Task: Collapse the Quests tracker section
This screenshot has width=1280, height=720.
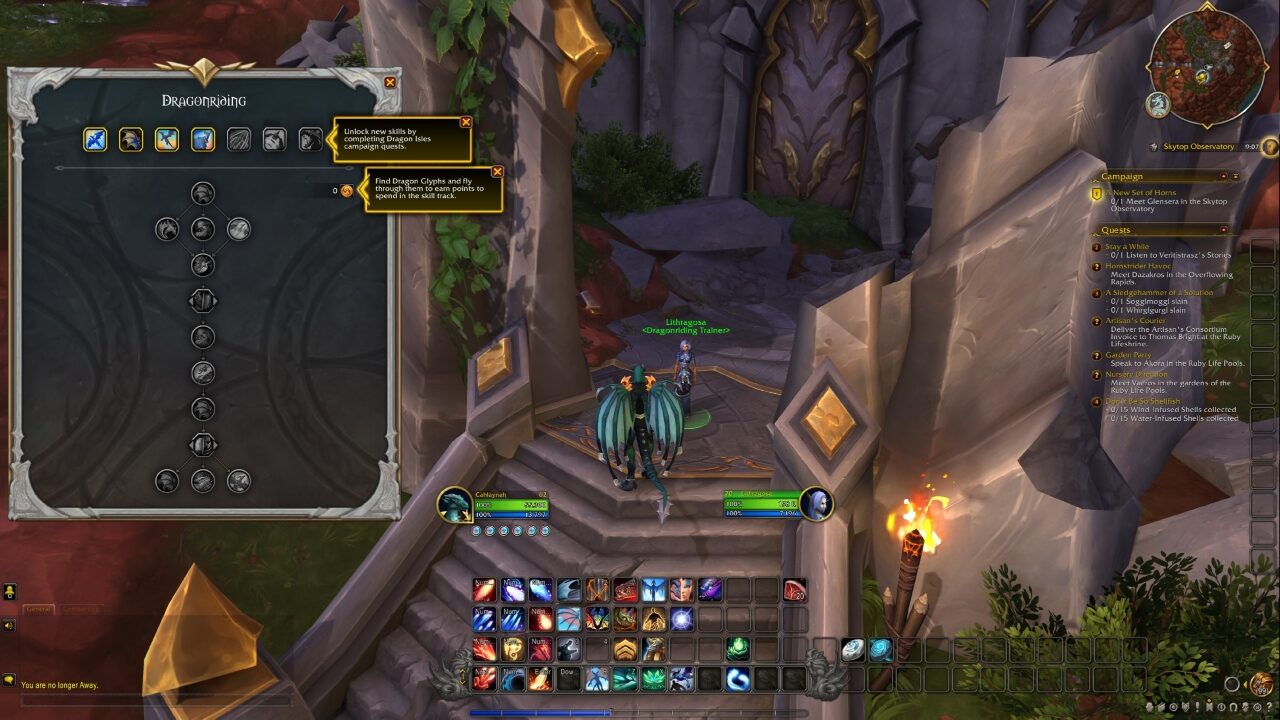Action: point(1222,230)
